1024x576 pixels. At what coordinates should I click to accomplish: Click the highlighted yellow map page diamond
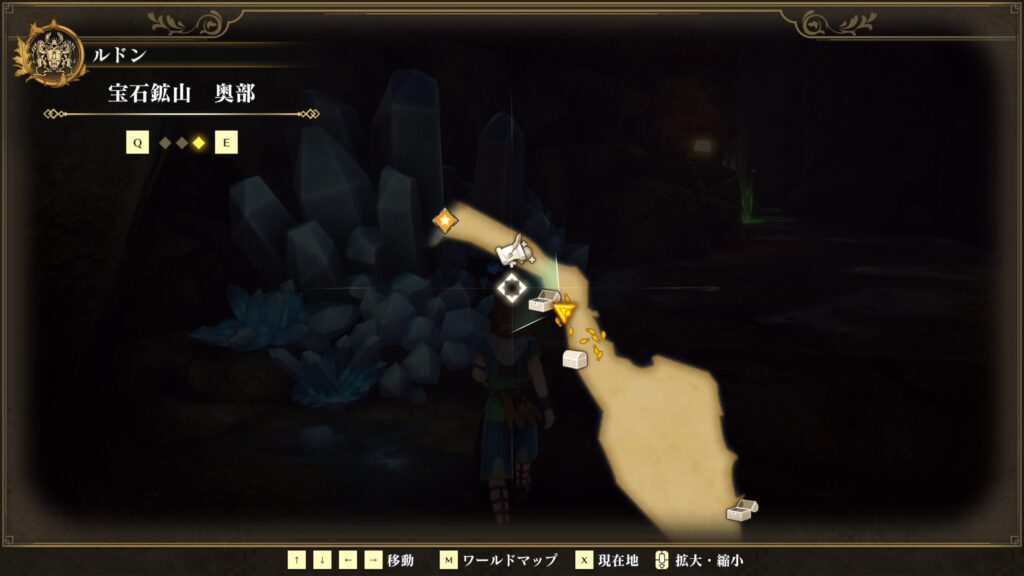199,143
